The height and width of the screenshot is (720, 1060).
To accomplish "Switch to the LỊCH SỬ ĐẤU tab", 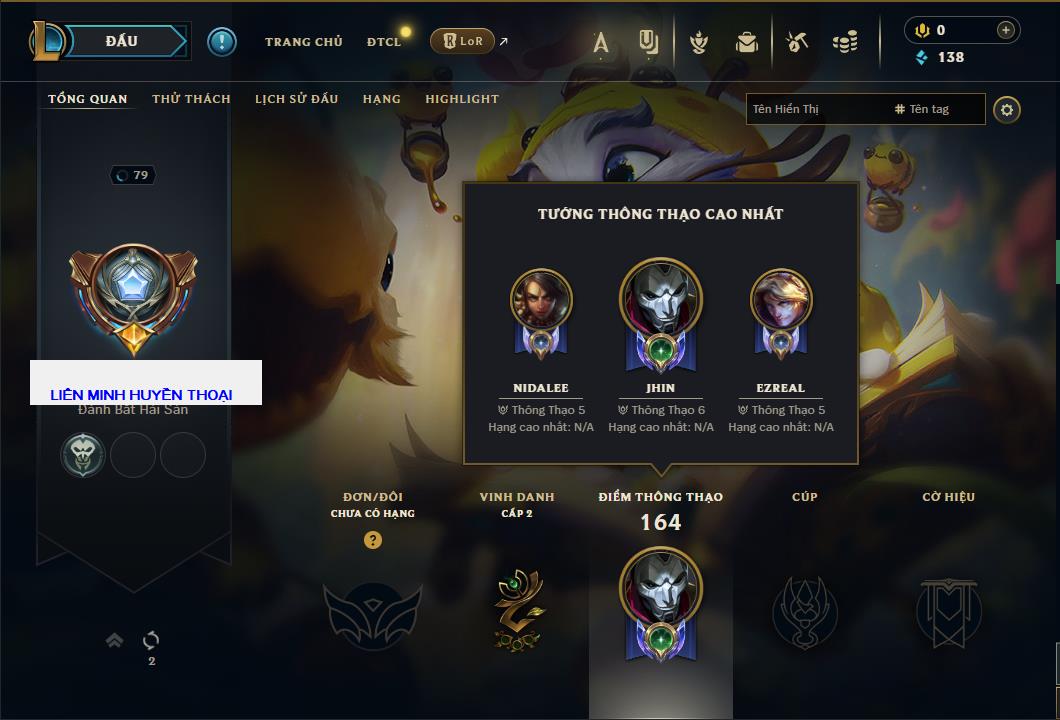I will click(x=296, y=99).
